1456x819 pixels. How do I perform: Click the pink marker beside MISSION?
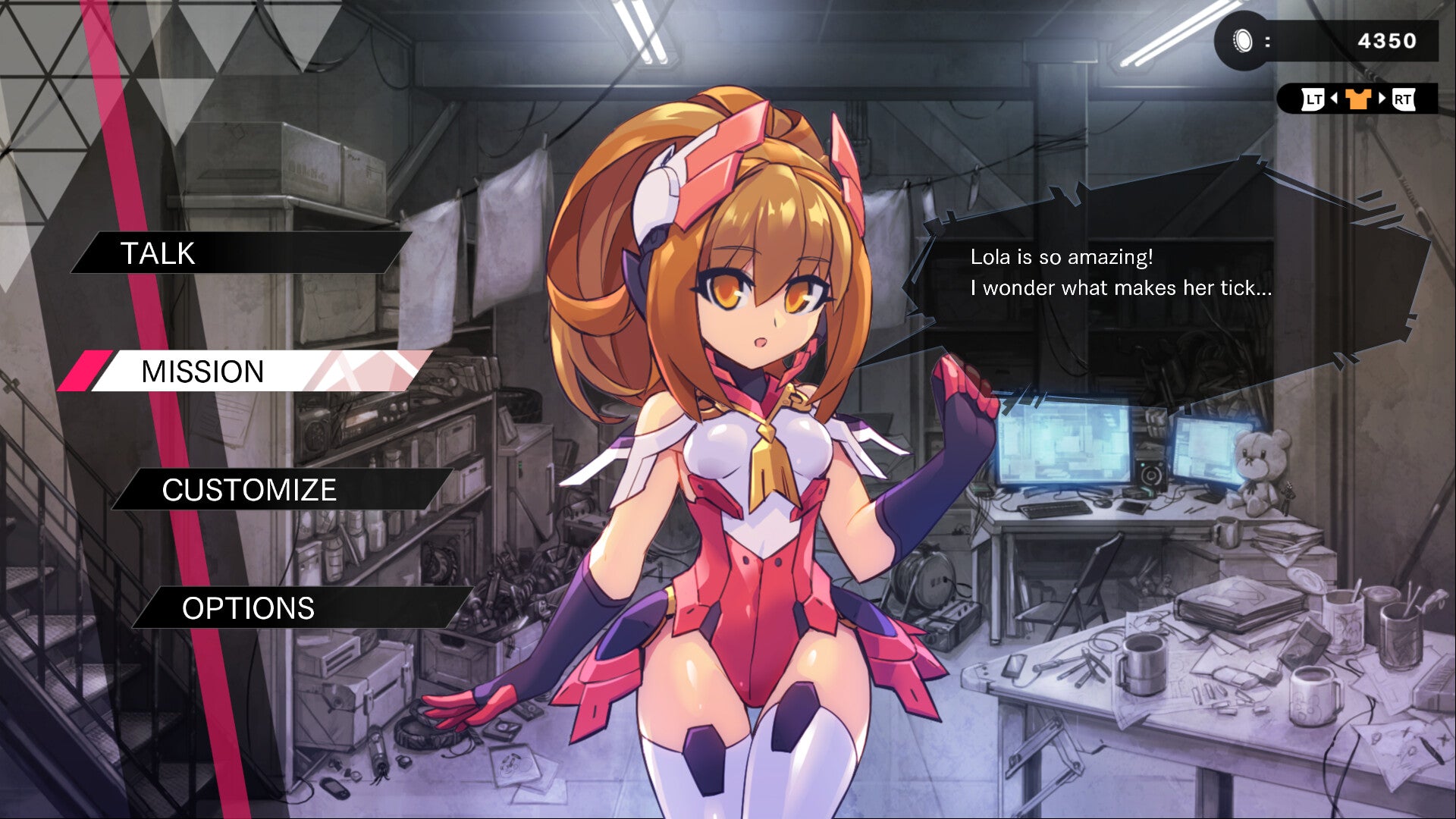coord(86,372)
